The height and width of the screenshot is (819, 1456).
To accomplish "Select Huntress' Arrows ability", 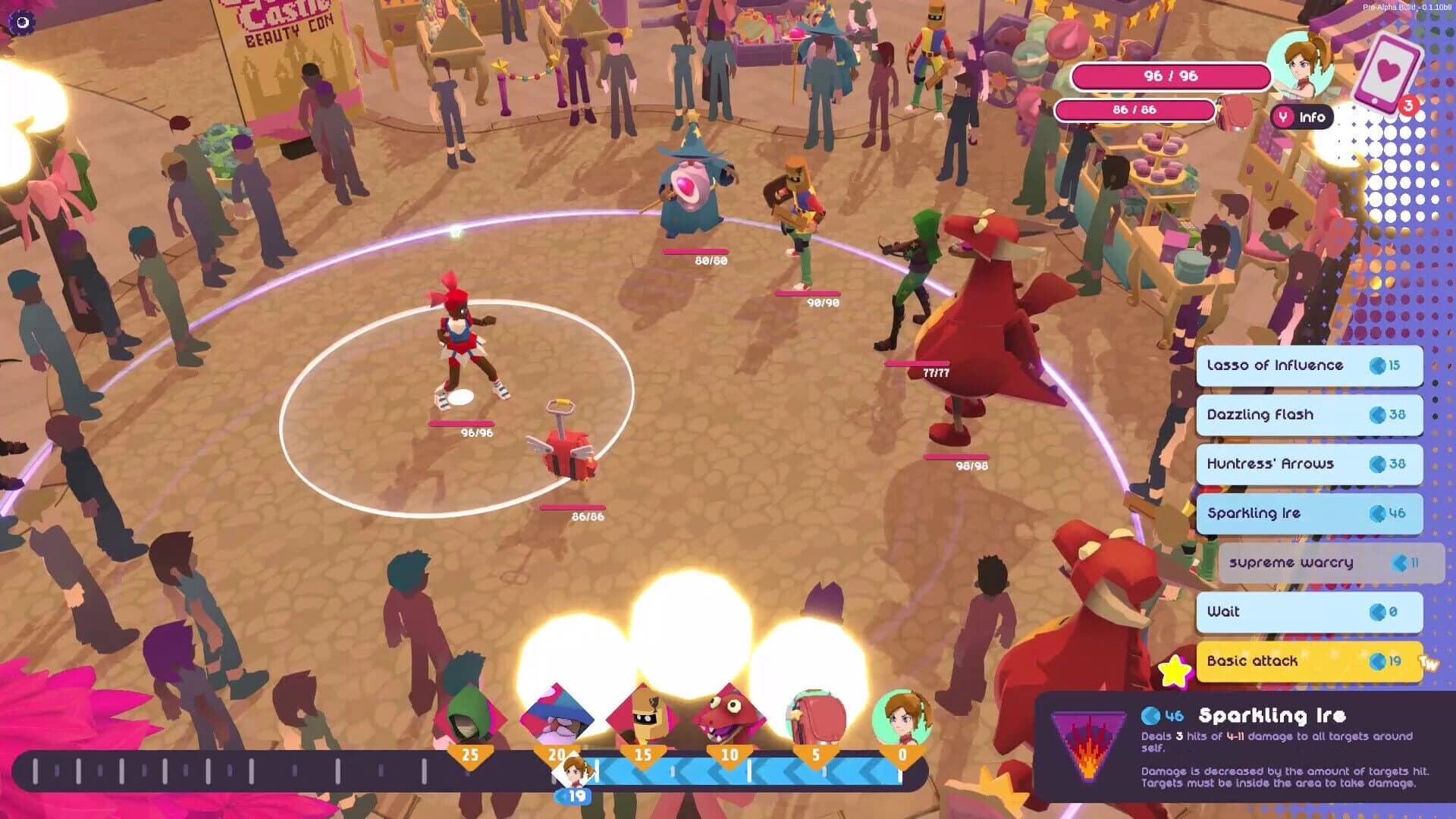I will point(1308,464).
